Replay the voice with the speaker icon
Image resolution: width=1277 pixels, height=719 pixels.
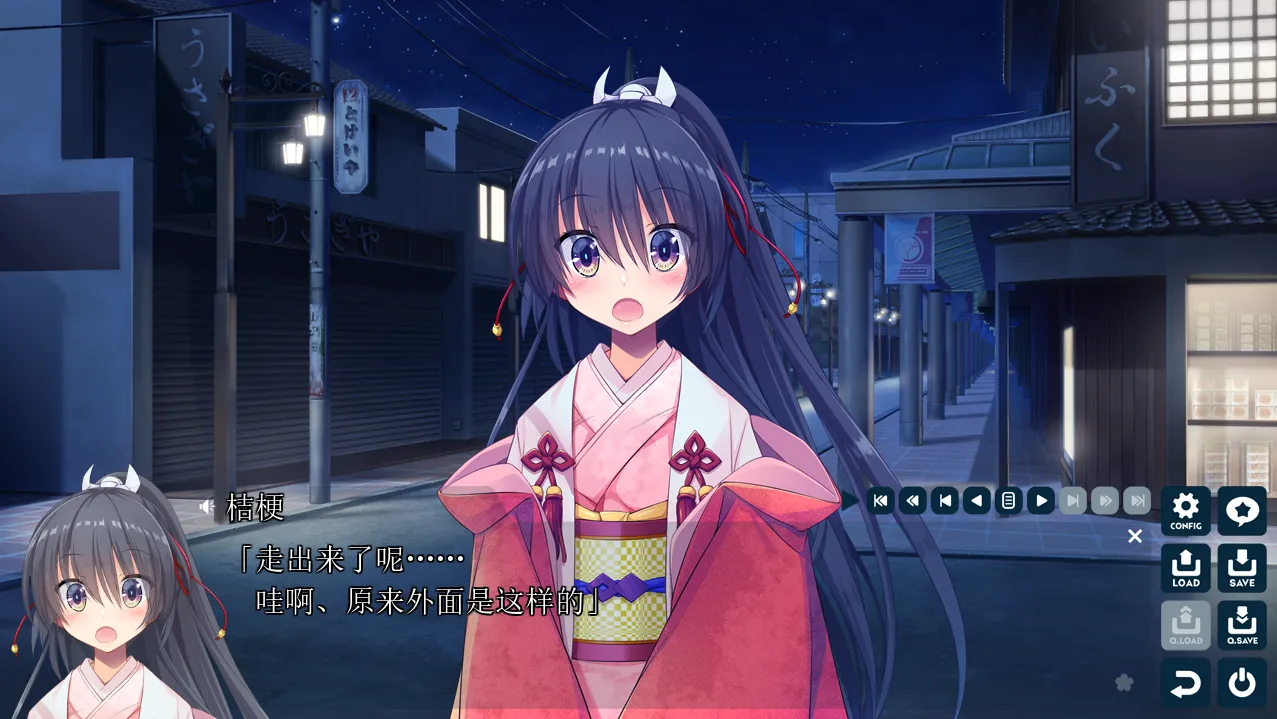207,507
